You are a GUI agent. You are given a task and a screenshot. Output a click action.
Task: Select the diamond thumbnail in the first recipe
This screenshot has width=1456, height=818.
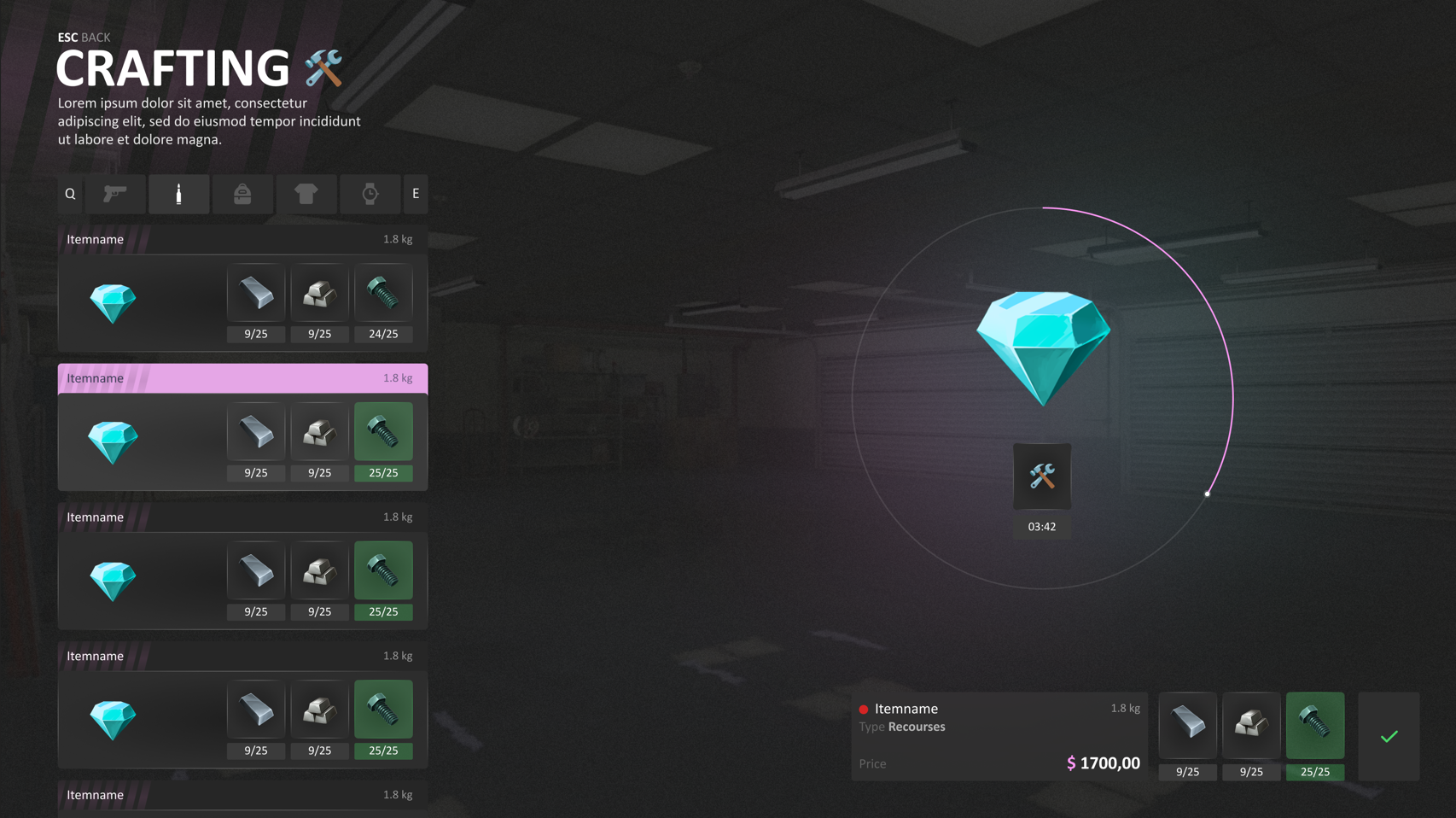pyautogui.click(x=113, y=302)
